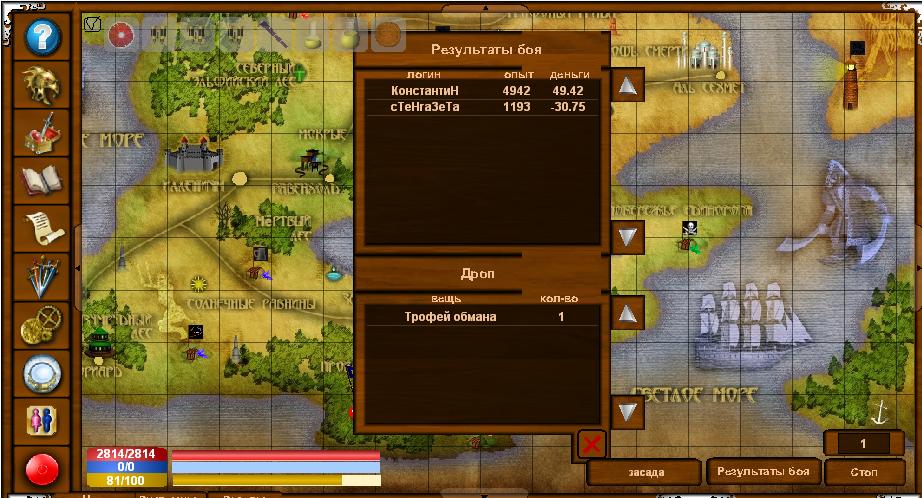922x498 pixels.
Task: Close the battle results window
Action: (591, 444)
